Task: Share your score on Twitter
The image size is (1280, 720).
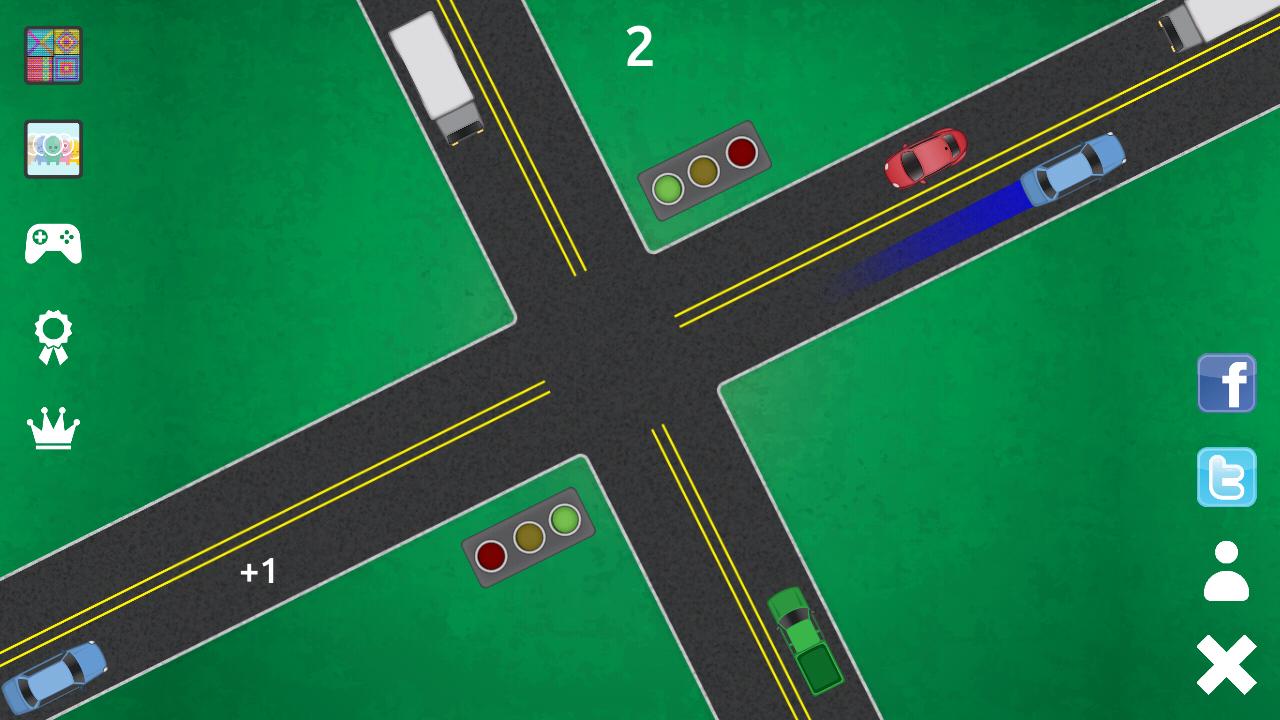Action: [1226, 477]
